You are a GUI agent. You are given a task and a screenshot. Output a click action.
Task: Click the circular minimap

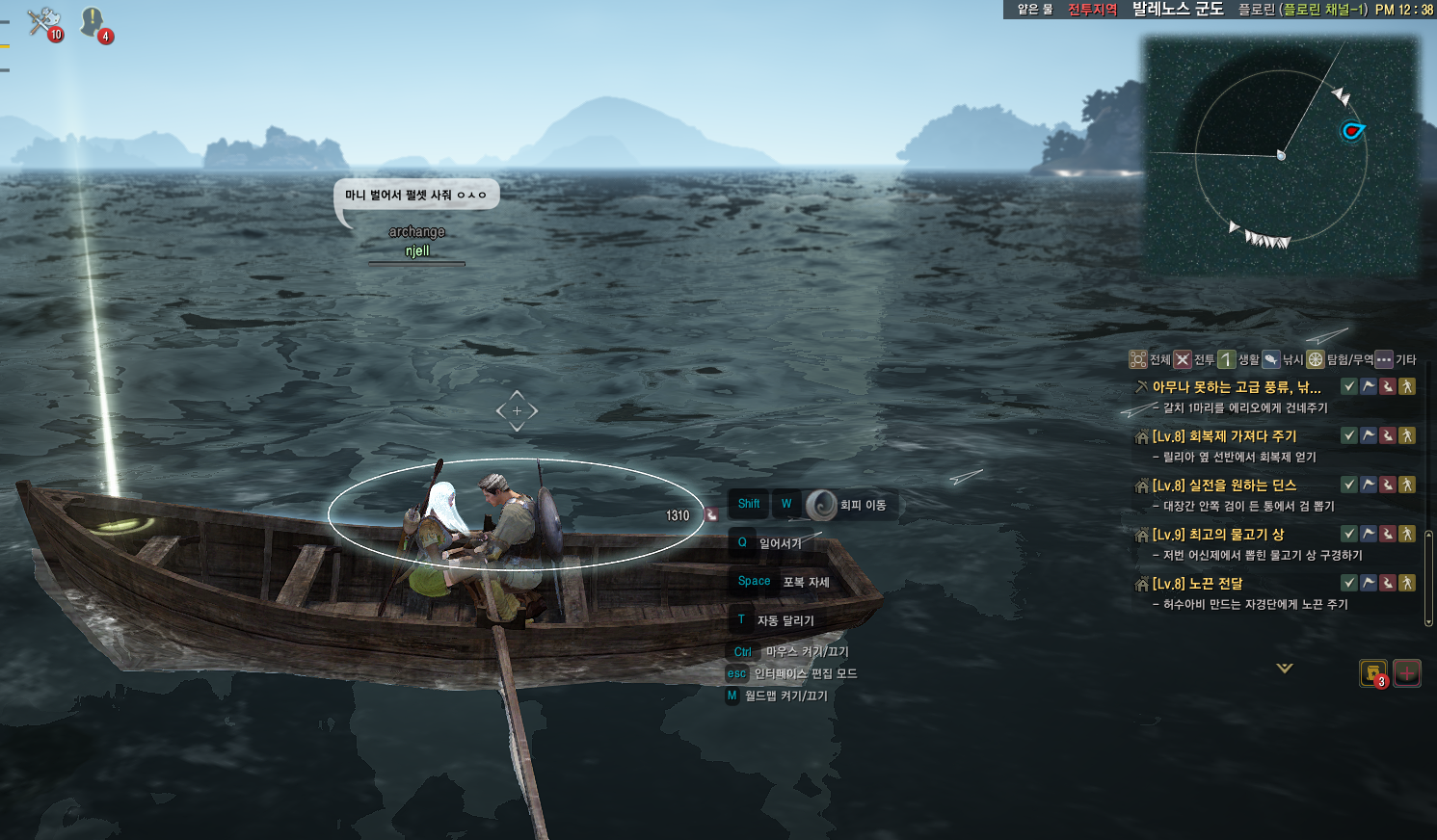pos(1281,156)
